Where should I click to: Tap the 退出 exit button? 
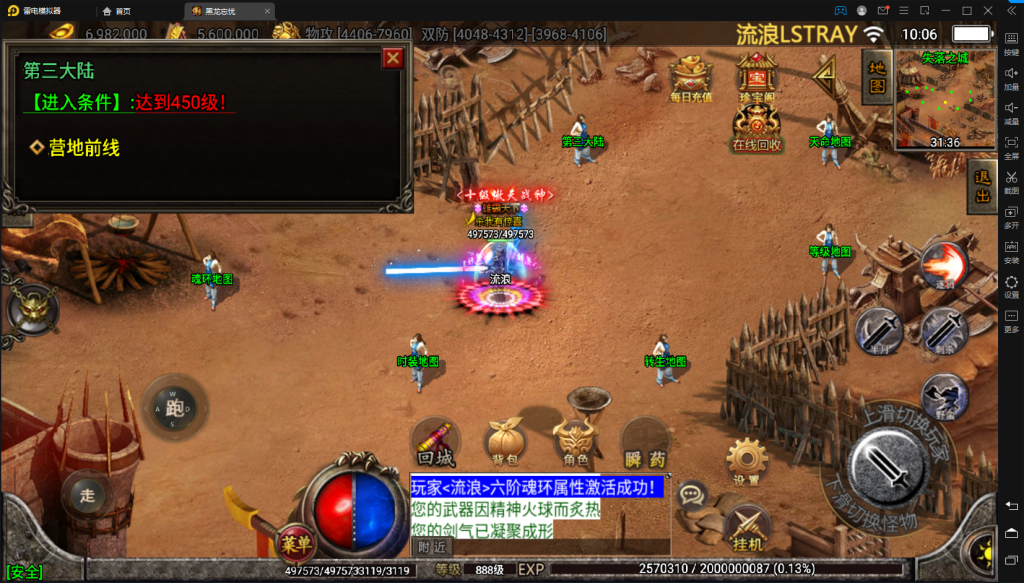[982, 187]
